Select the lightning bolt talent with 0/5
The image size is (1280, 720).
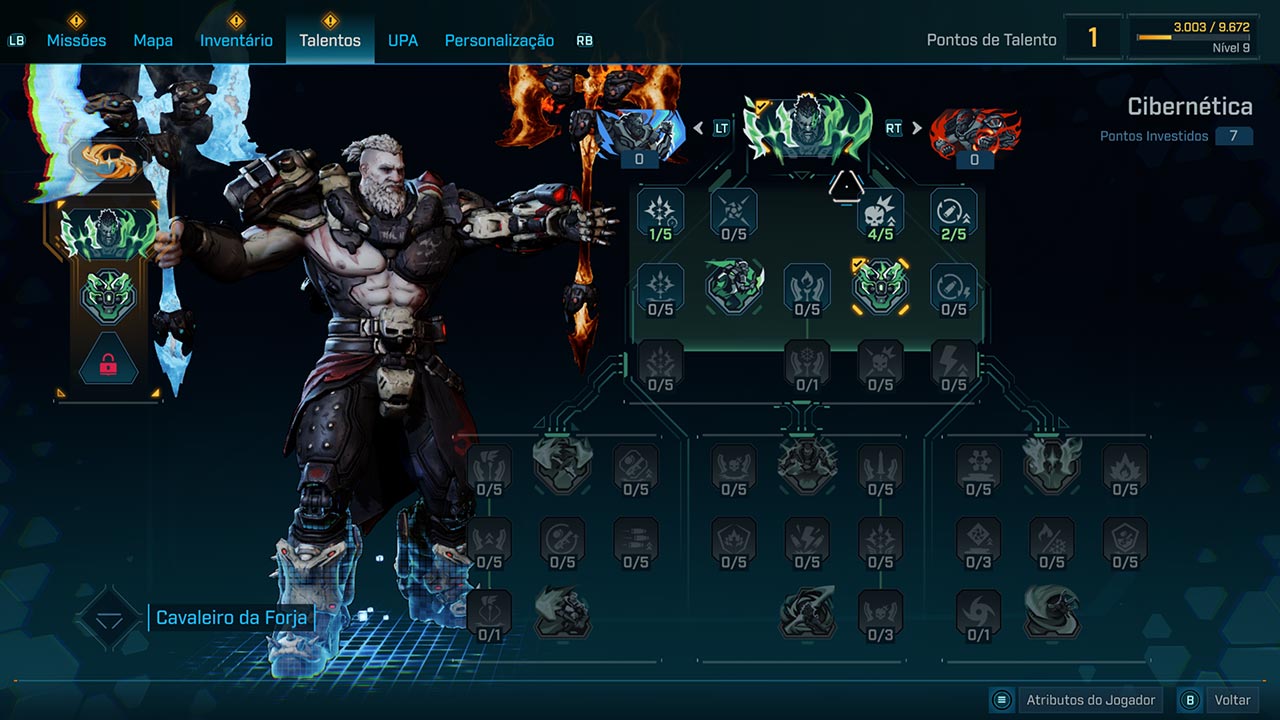coord(954,364)
